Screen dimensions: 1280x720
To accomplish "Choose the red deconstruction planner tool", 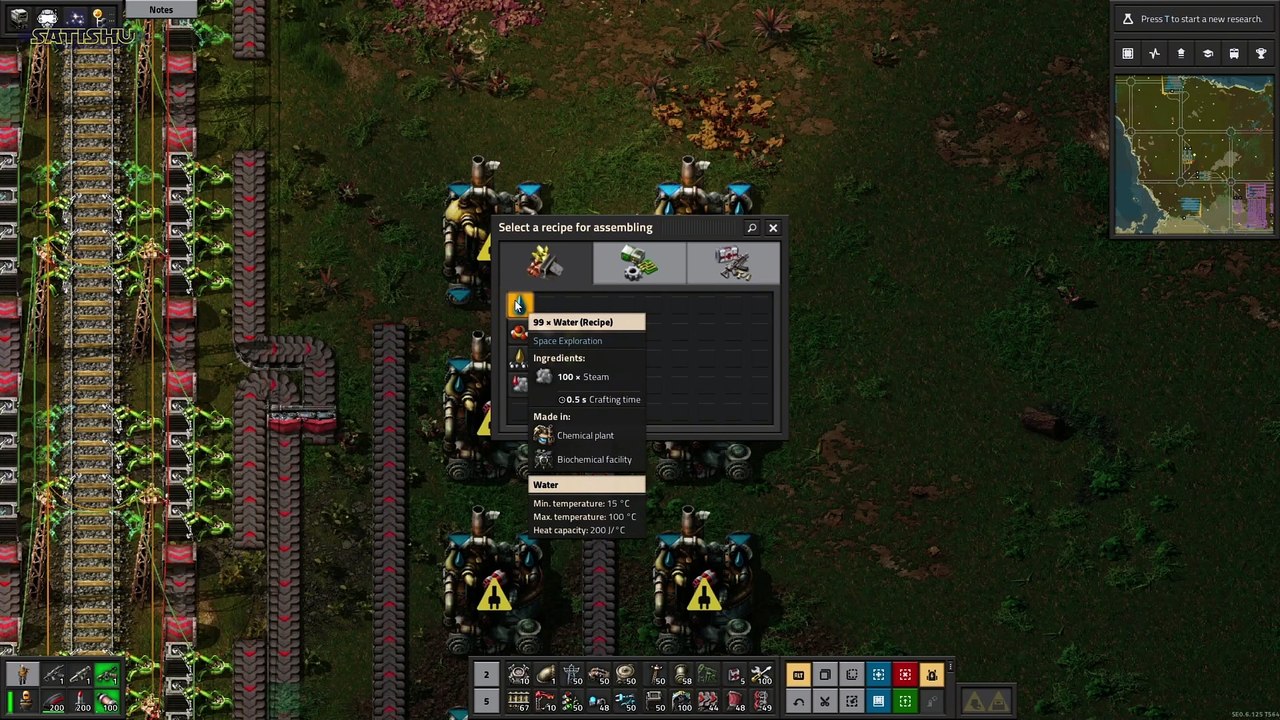I will coord(904,675).
